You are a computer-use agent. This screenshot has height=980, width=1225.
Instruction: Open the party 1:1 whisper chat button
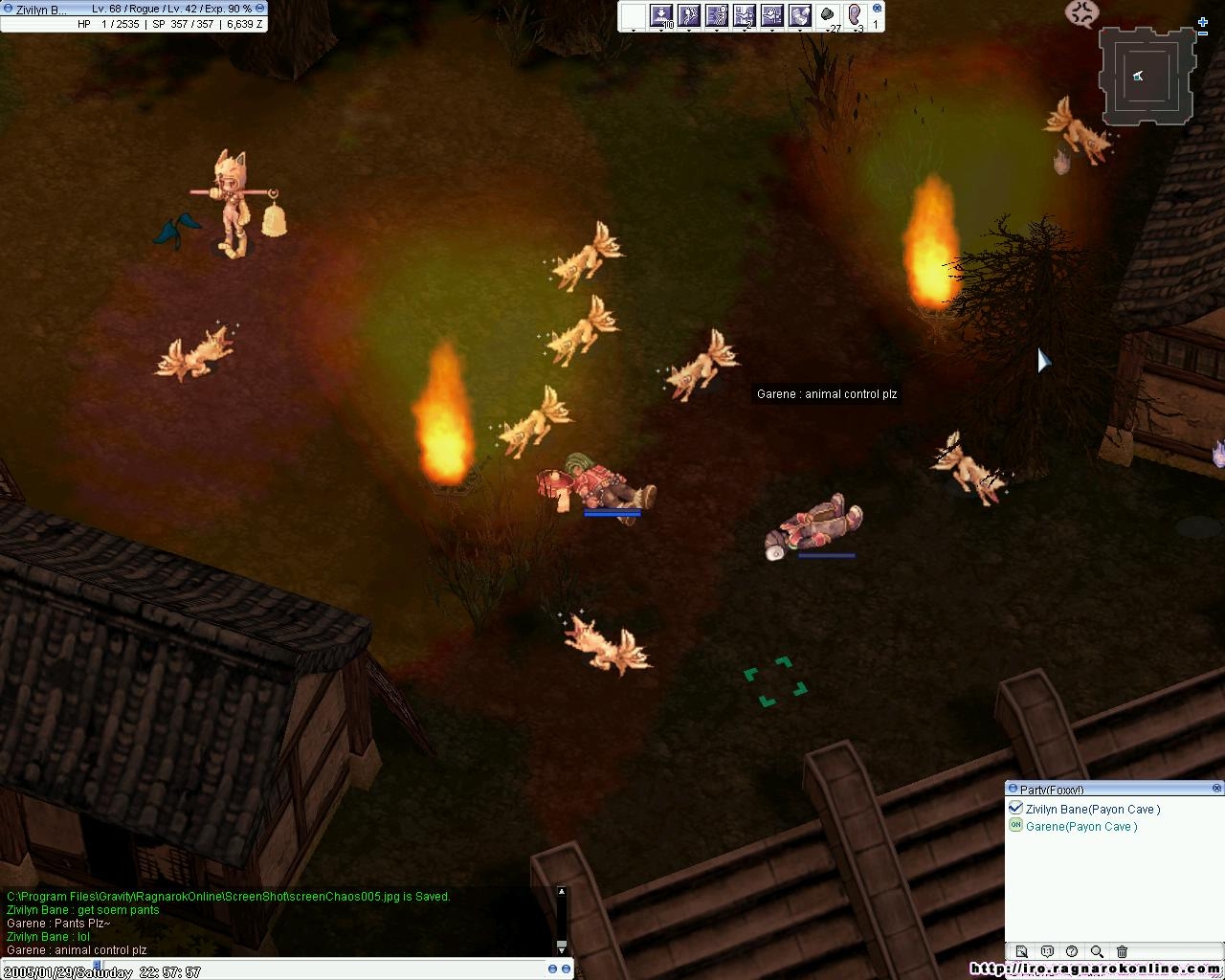click(1047, 951)
